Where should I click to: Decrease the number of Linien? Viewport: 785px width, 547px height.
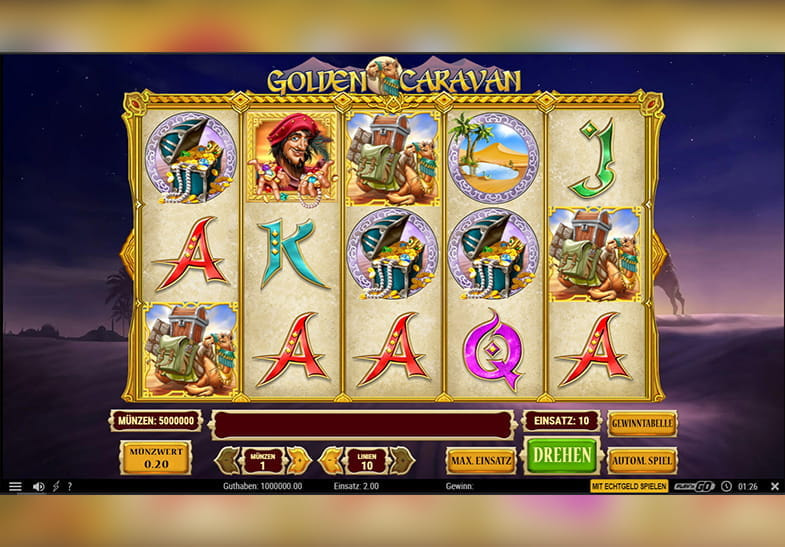(x=330, y=460)
